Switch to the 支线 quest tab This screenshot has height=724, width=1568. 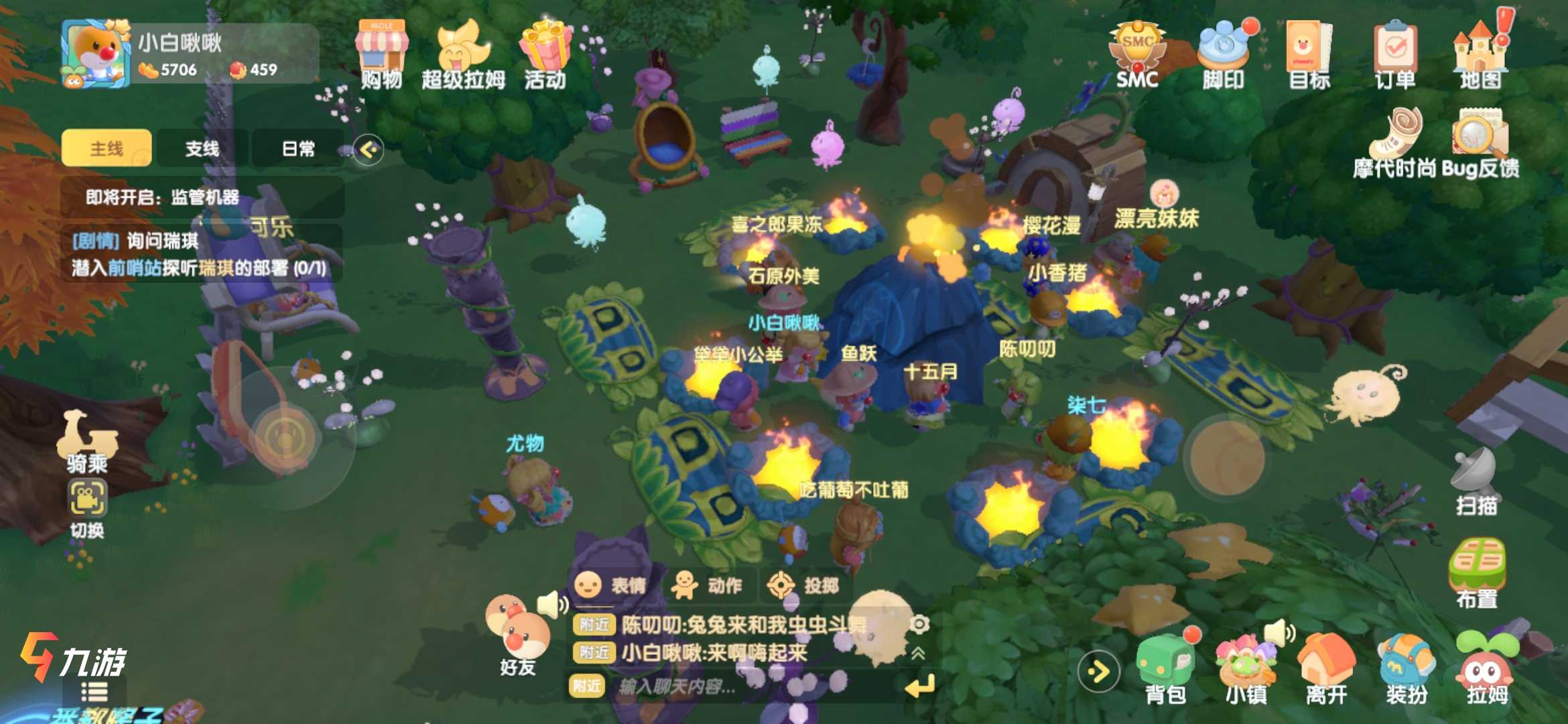pyautogui.click(x=202, y=148)
